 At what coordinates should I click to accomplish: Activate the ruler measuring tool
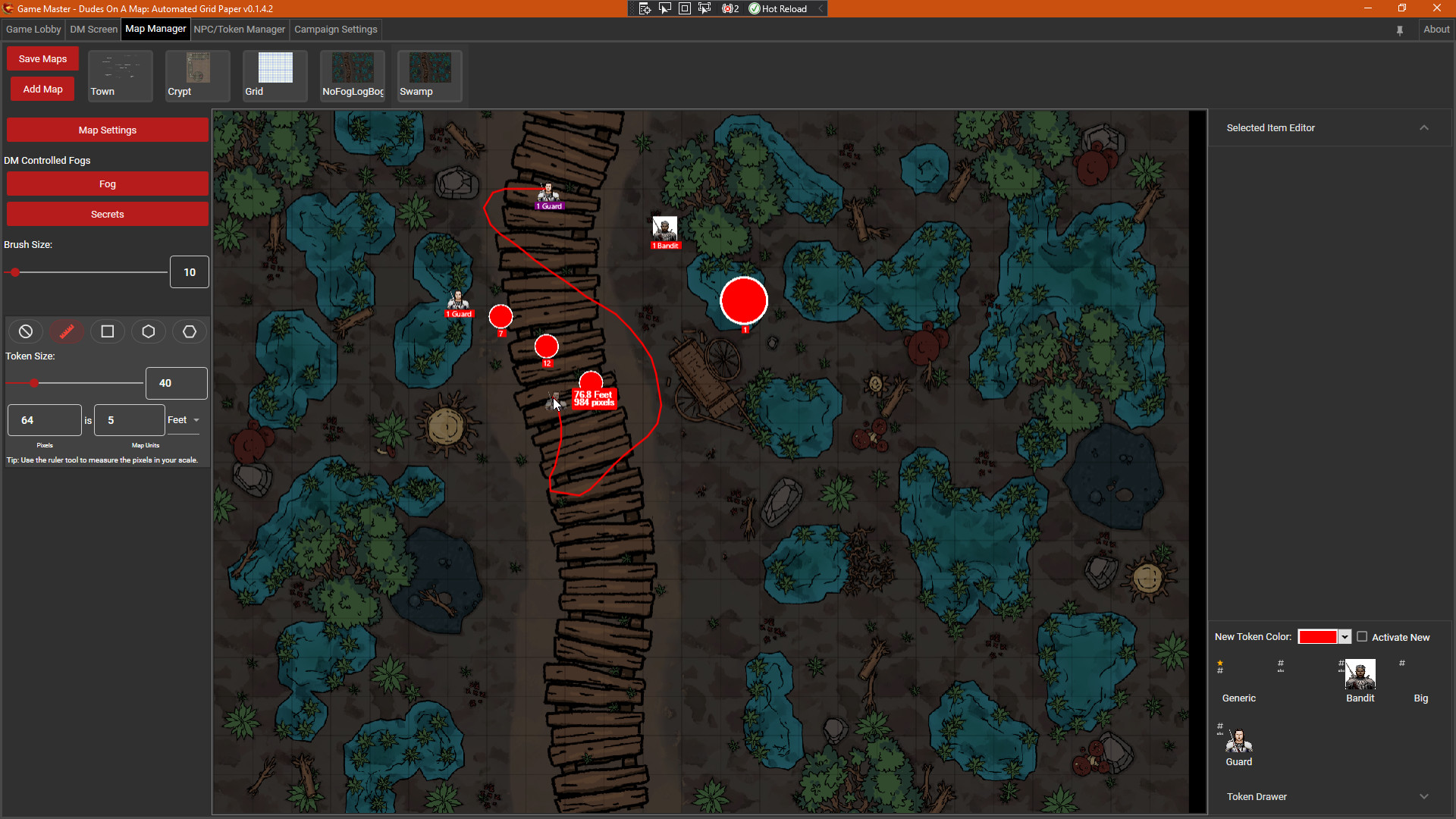coord(67,331)
